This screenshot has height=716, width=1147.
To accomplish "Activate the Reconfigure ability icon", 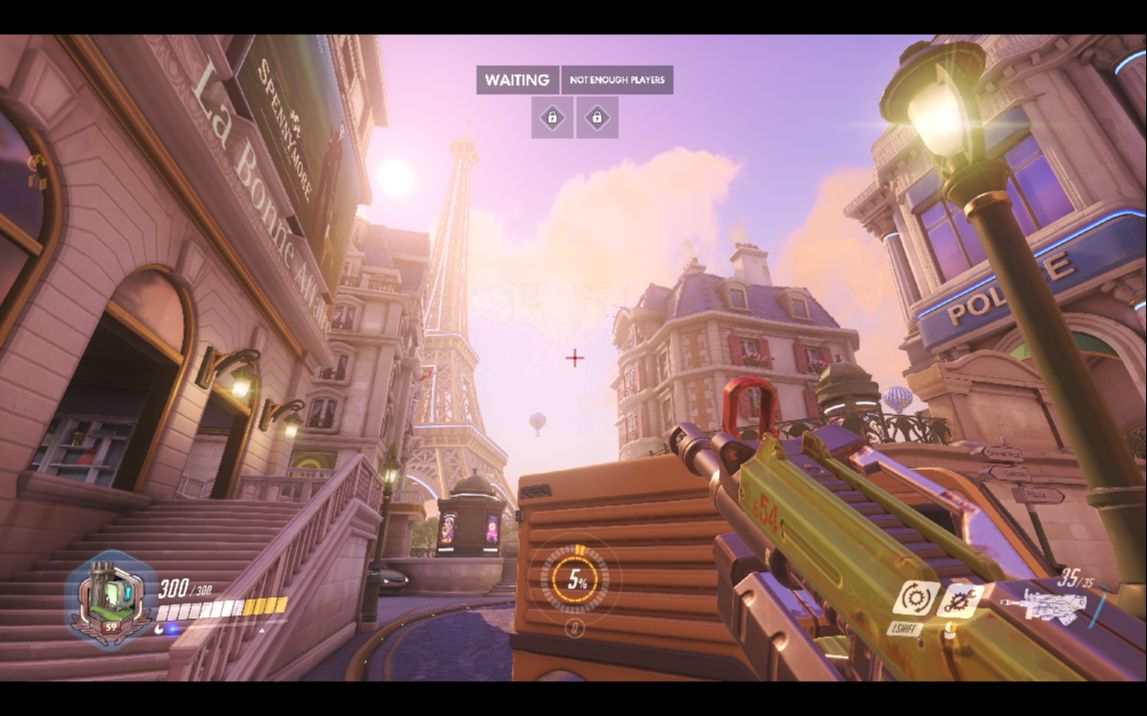I will pos(915,599).
